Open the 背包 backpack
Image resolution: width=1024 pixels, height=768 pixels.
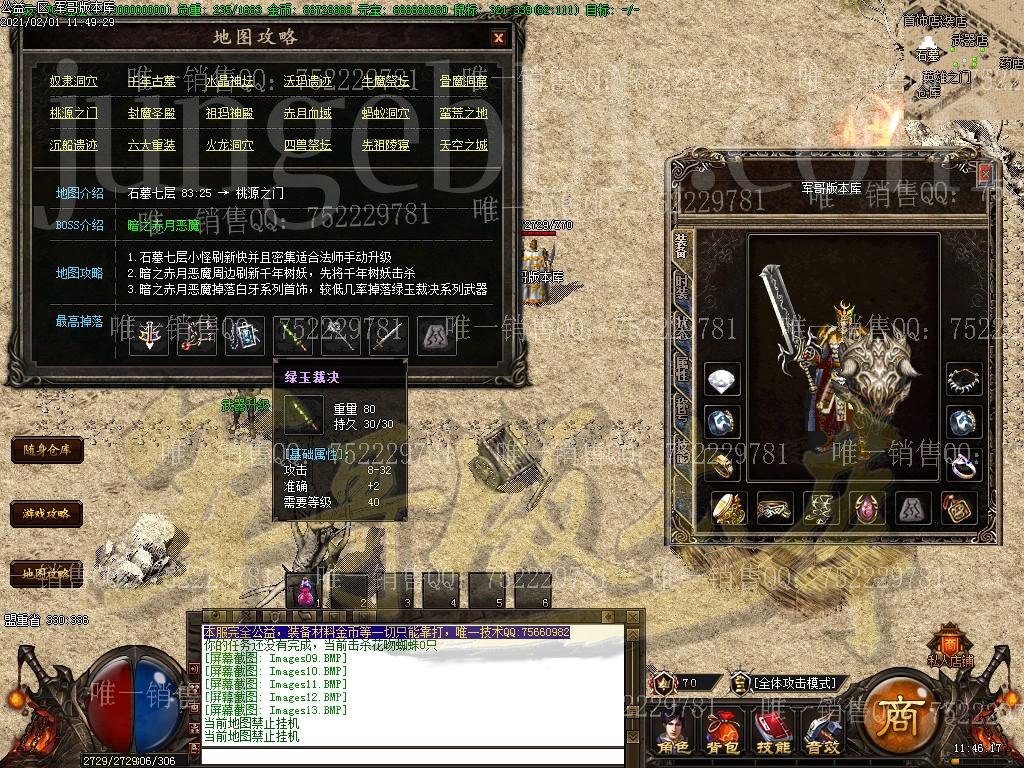tap(723, 733)
